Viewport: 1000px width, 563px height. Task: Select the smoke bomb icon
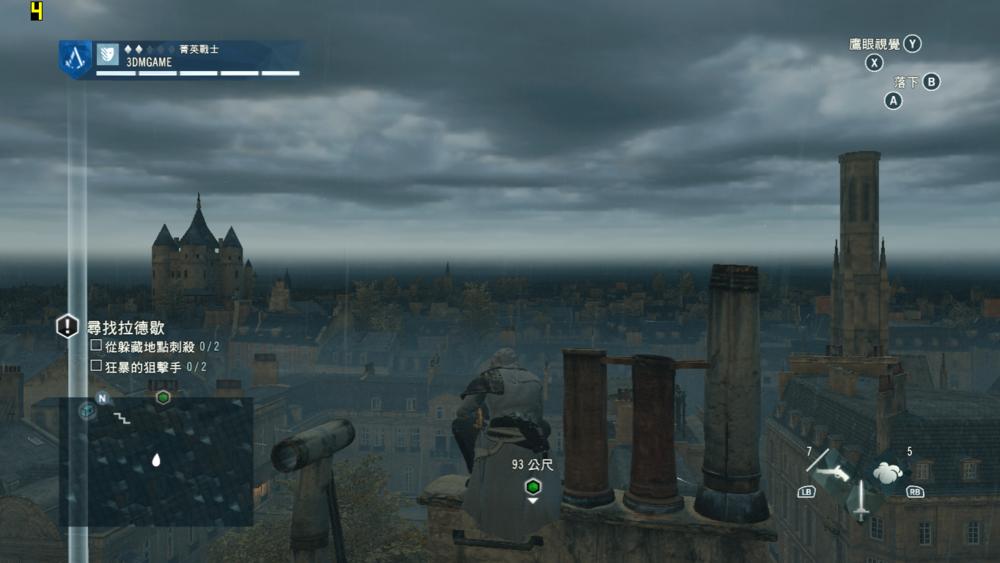[x=888, y=472]
